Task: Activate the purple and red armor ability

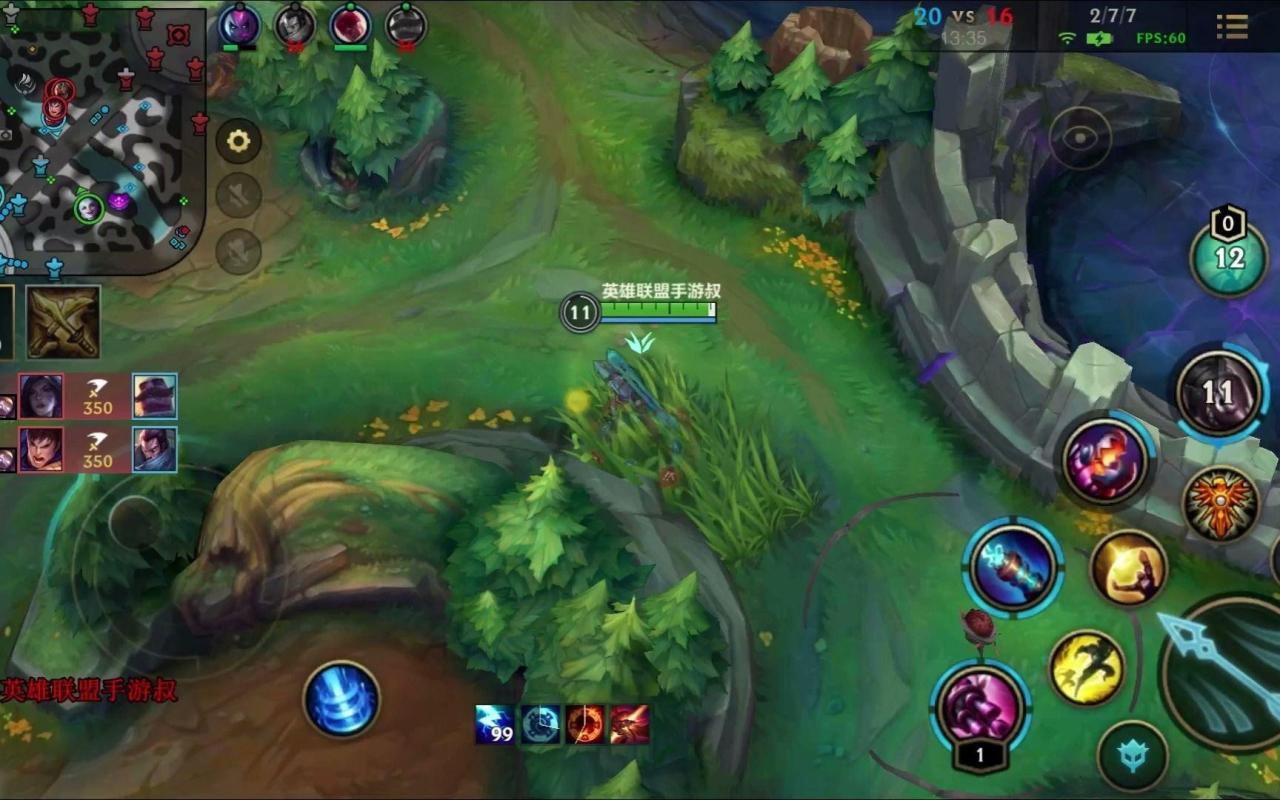Action: (1105, 462)
